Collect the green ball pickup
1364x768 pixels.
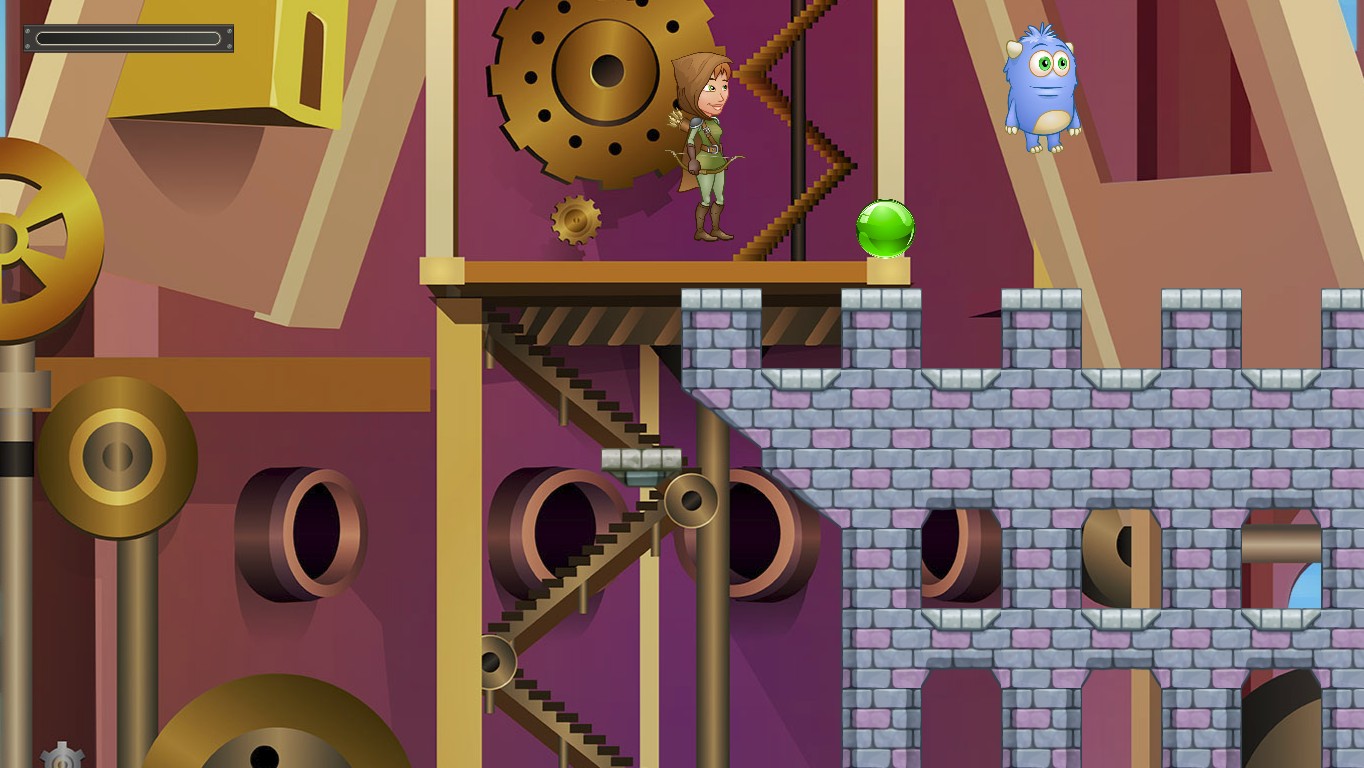[x=884, y=228]
